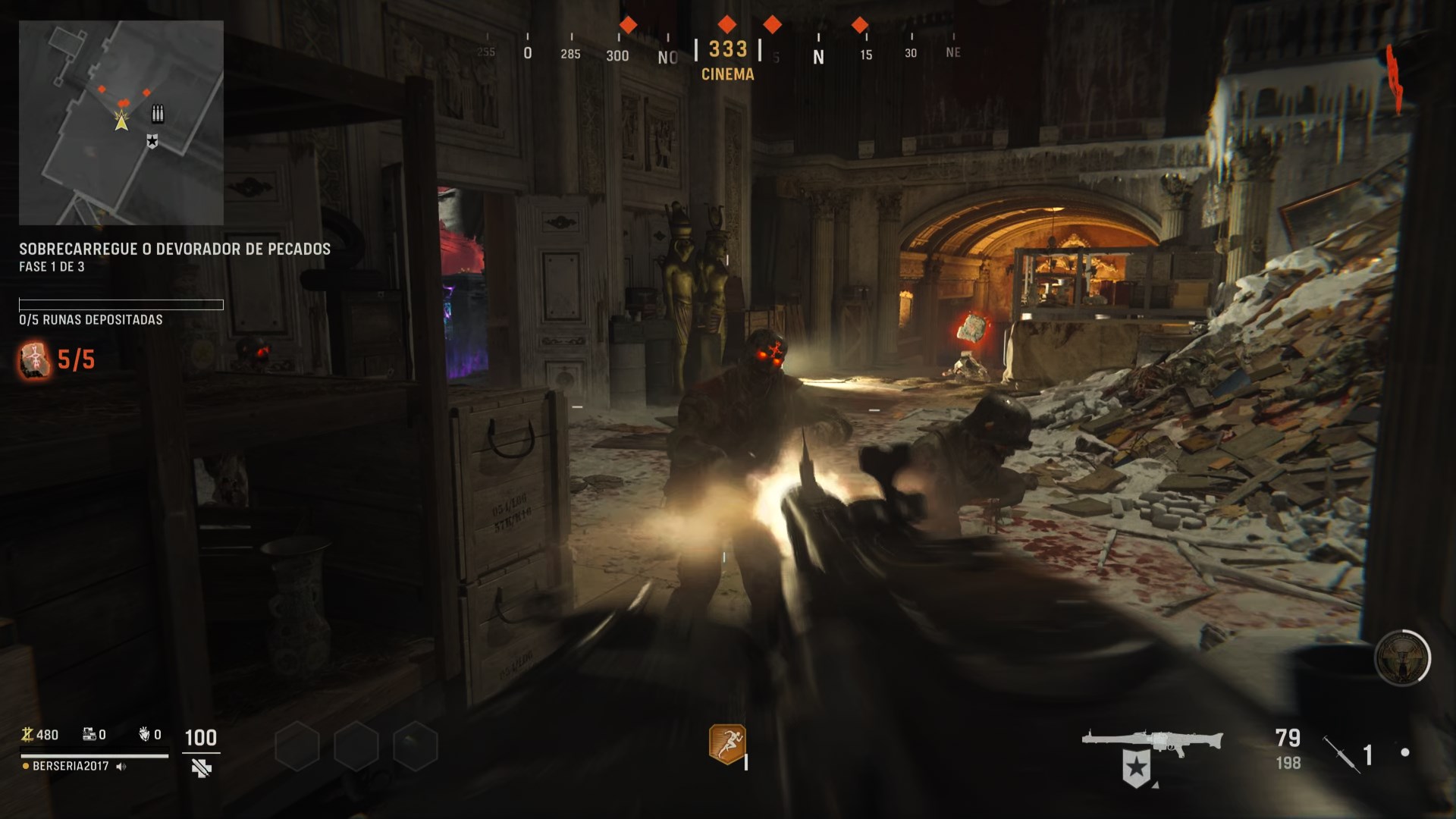
Task: Select the machine gun weapon icon
Action: 1151,743
